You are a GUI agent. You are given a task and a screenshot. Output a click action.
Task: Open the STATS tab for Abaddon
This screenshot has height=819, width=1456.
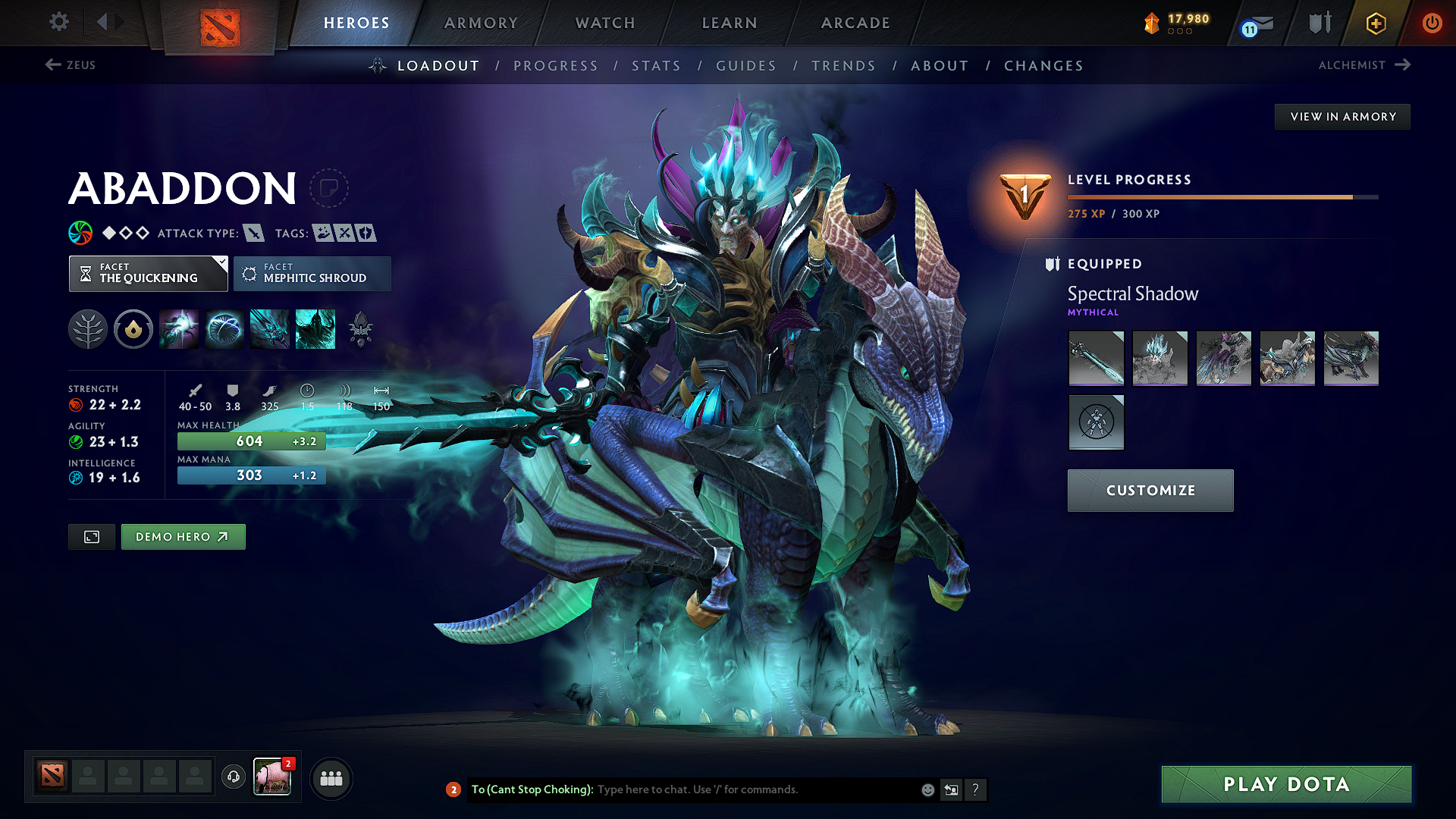point(656,65)
